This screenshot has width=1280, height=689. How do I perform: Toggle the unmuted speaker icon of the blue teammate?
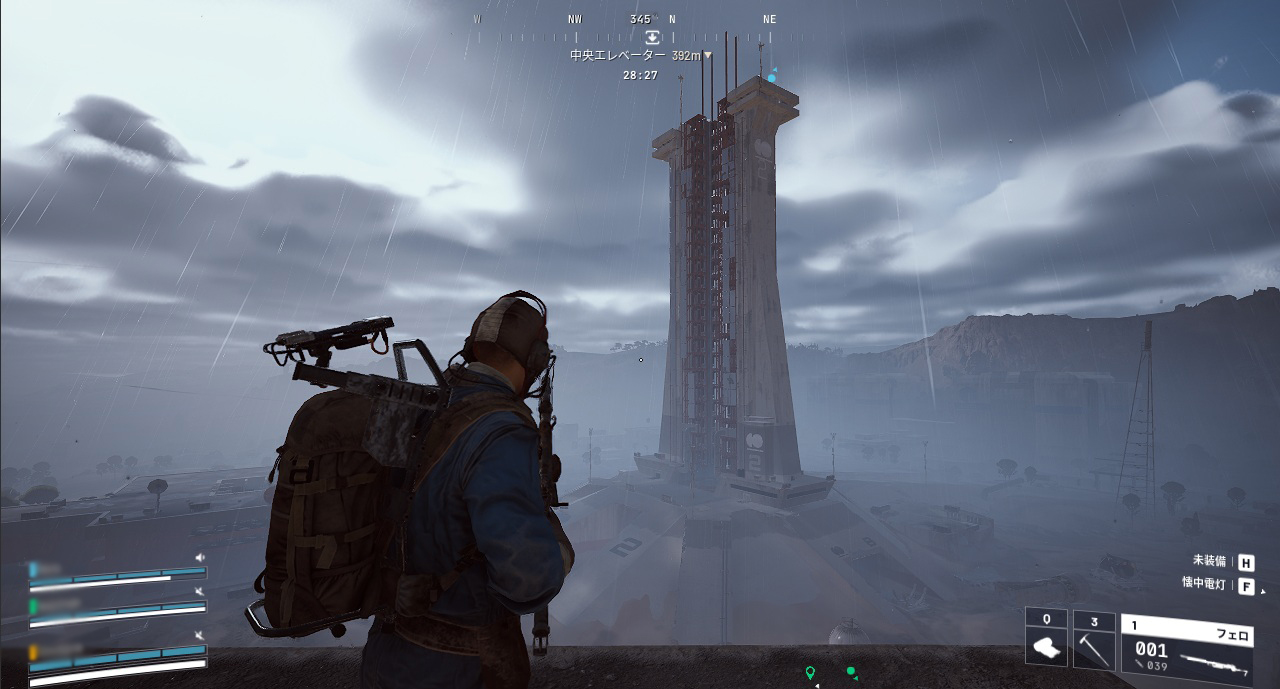200,557
